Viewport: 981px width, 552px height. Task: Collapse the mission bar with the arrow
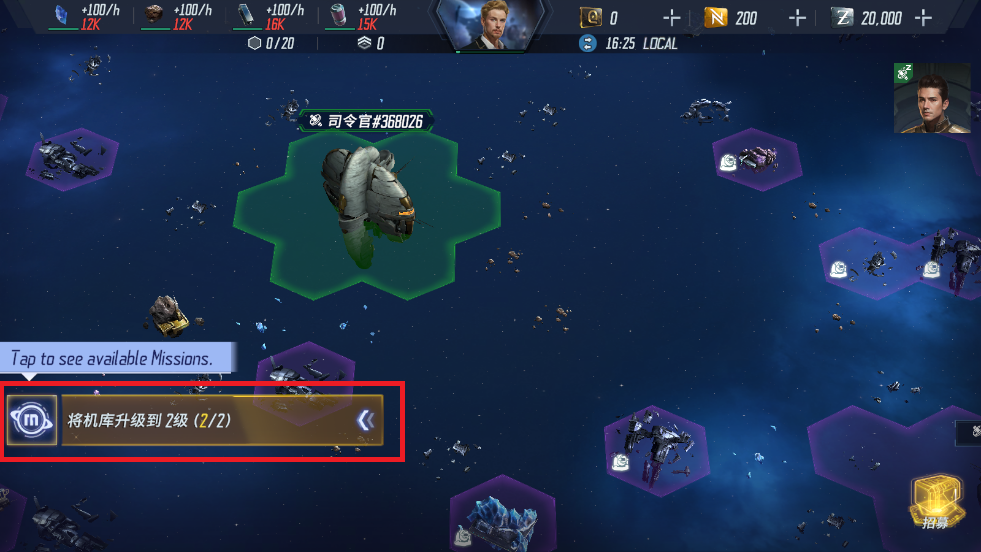coord(366,421)
